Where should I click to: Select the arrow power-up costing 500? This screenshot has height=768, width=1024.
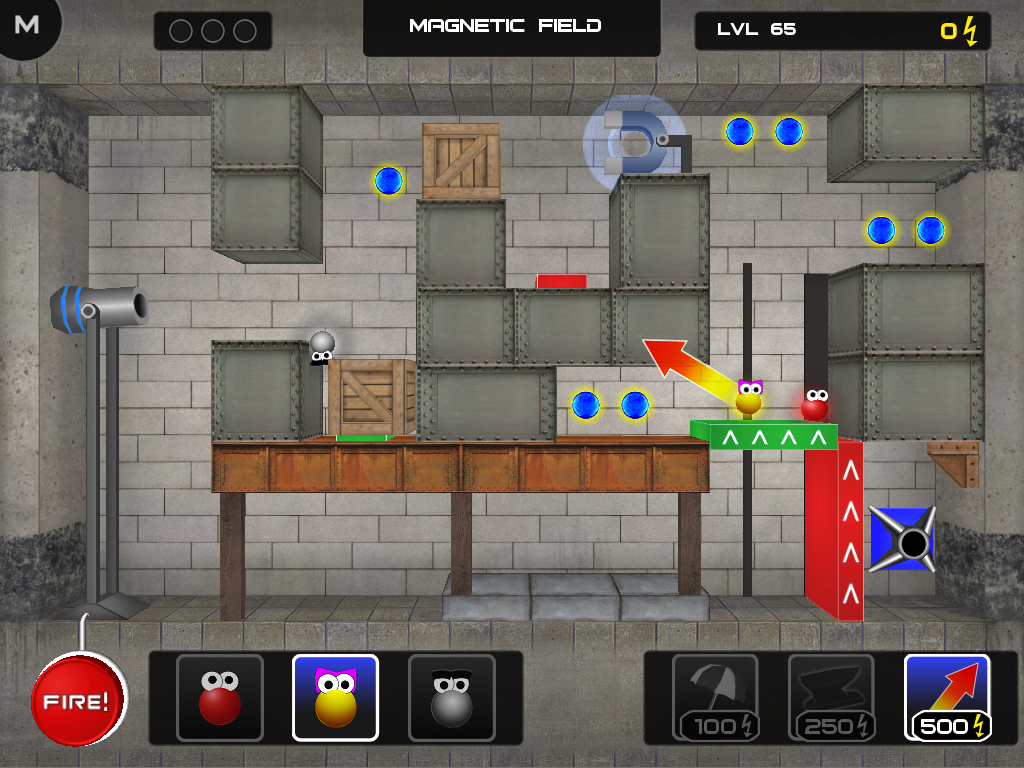coord(947,698)
